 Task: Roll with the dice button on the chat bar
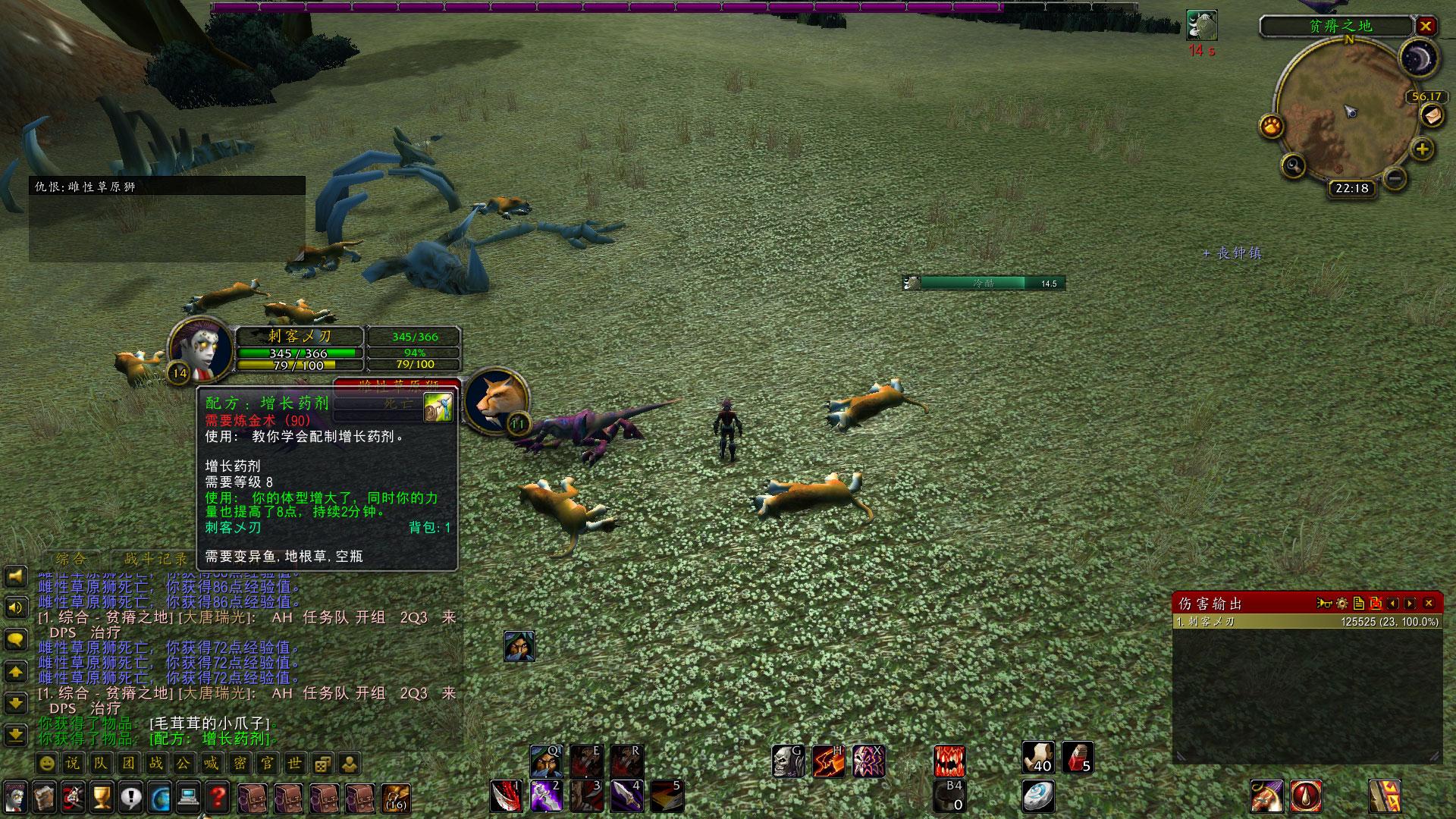pyautogui.click(x=322, y=763)
